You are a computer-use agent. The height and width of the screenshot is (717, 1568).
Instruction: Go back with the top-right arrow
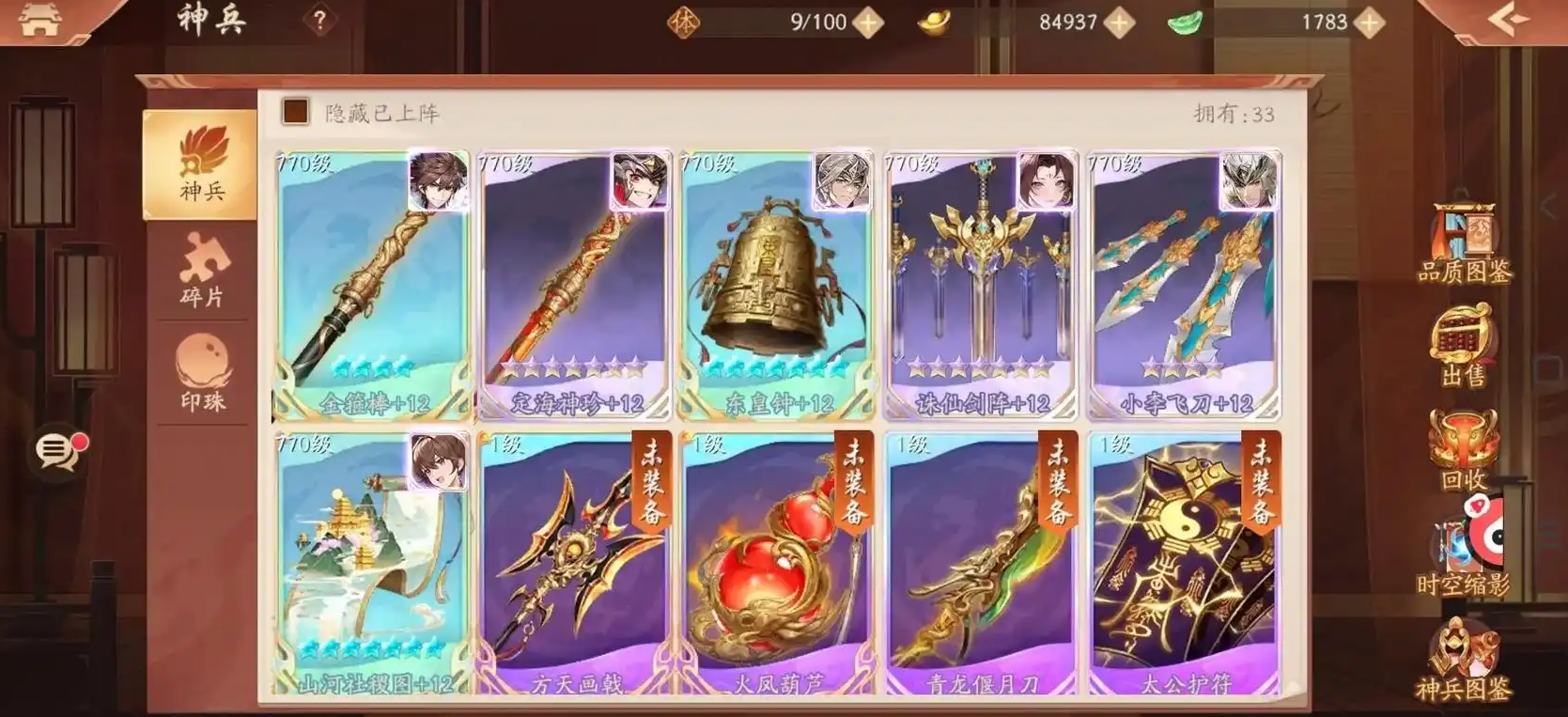point(1509,21)
